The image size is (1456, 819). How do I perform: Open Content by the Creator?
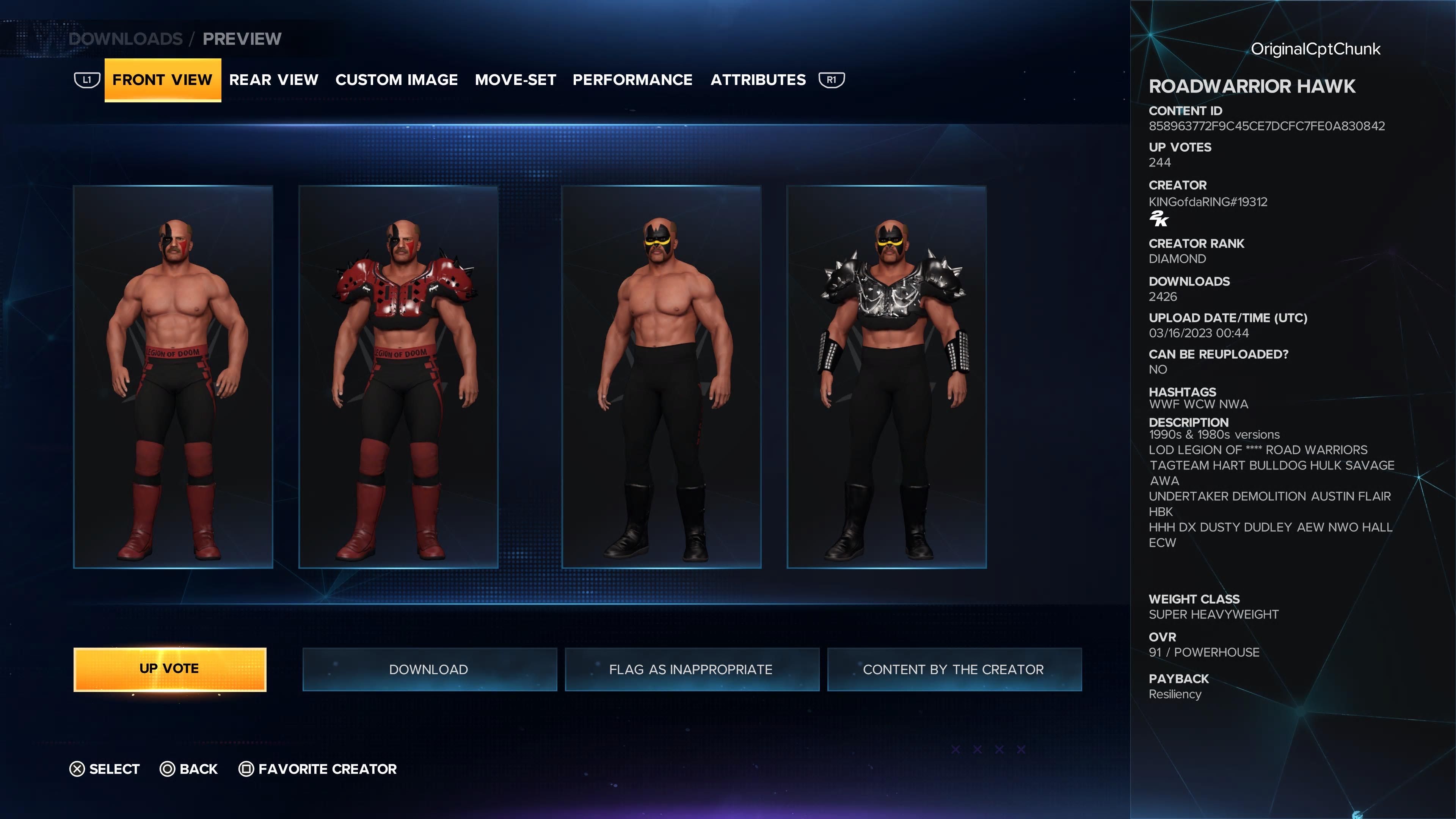click(954, 669)
